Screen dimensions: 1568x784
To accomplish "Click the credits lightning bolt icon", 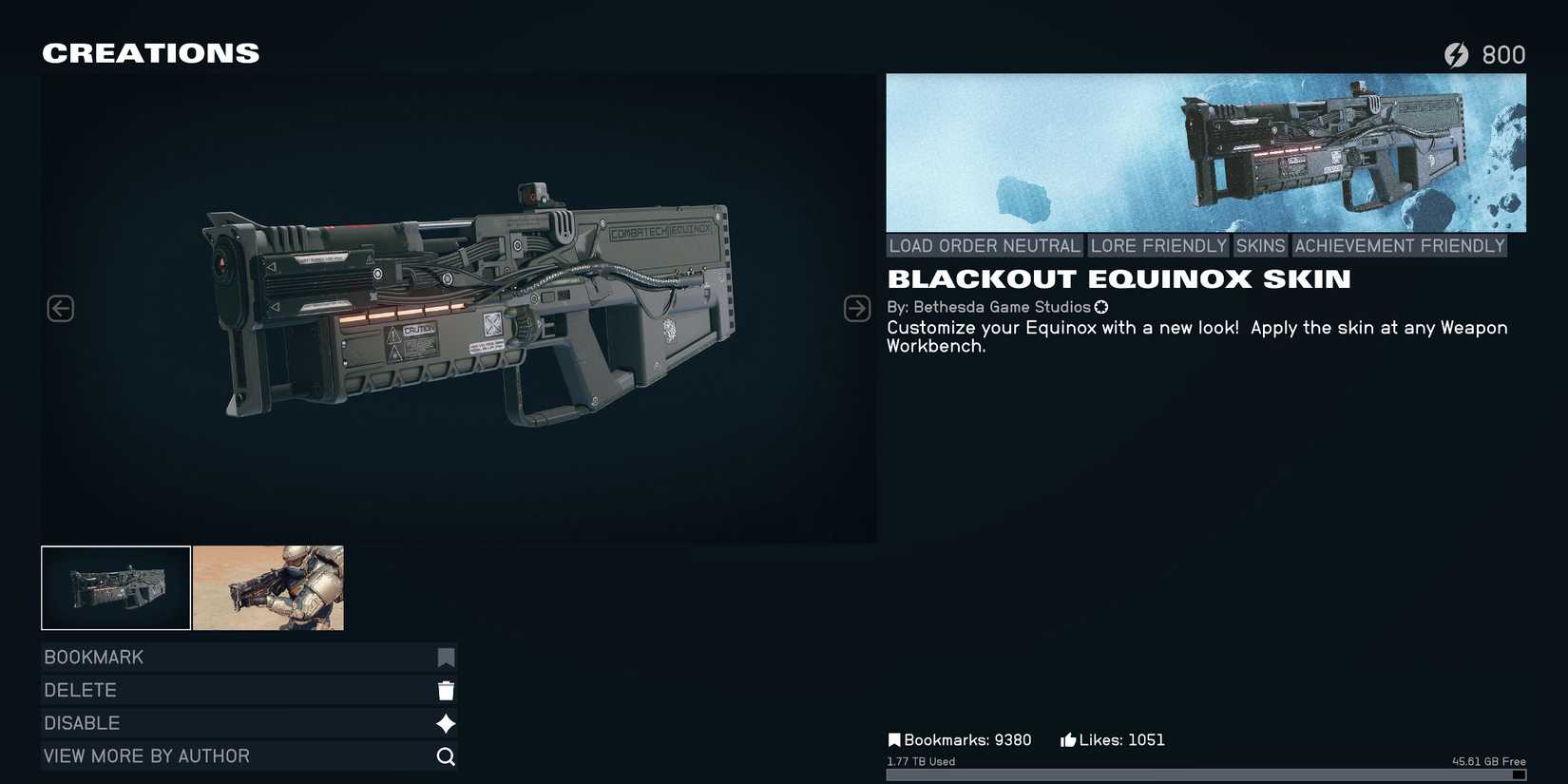I will pyautogui.click(x=1459, y=54).
